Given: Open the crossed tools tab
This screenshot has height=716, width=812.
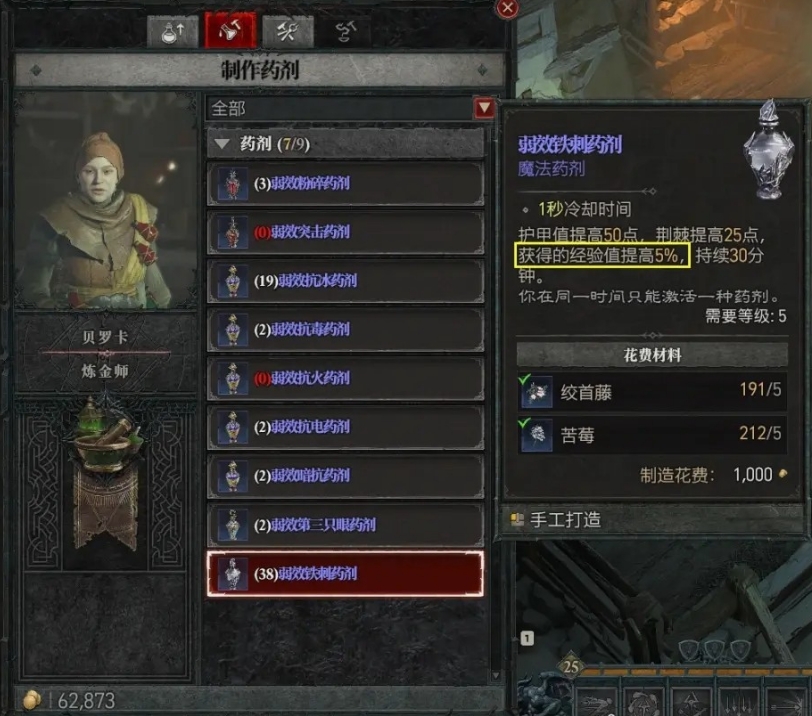Looking at the screenshot, I should [287, 31].
